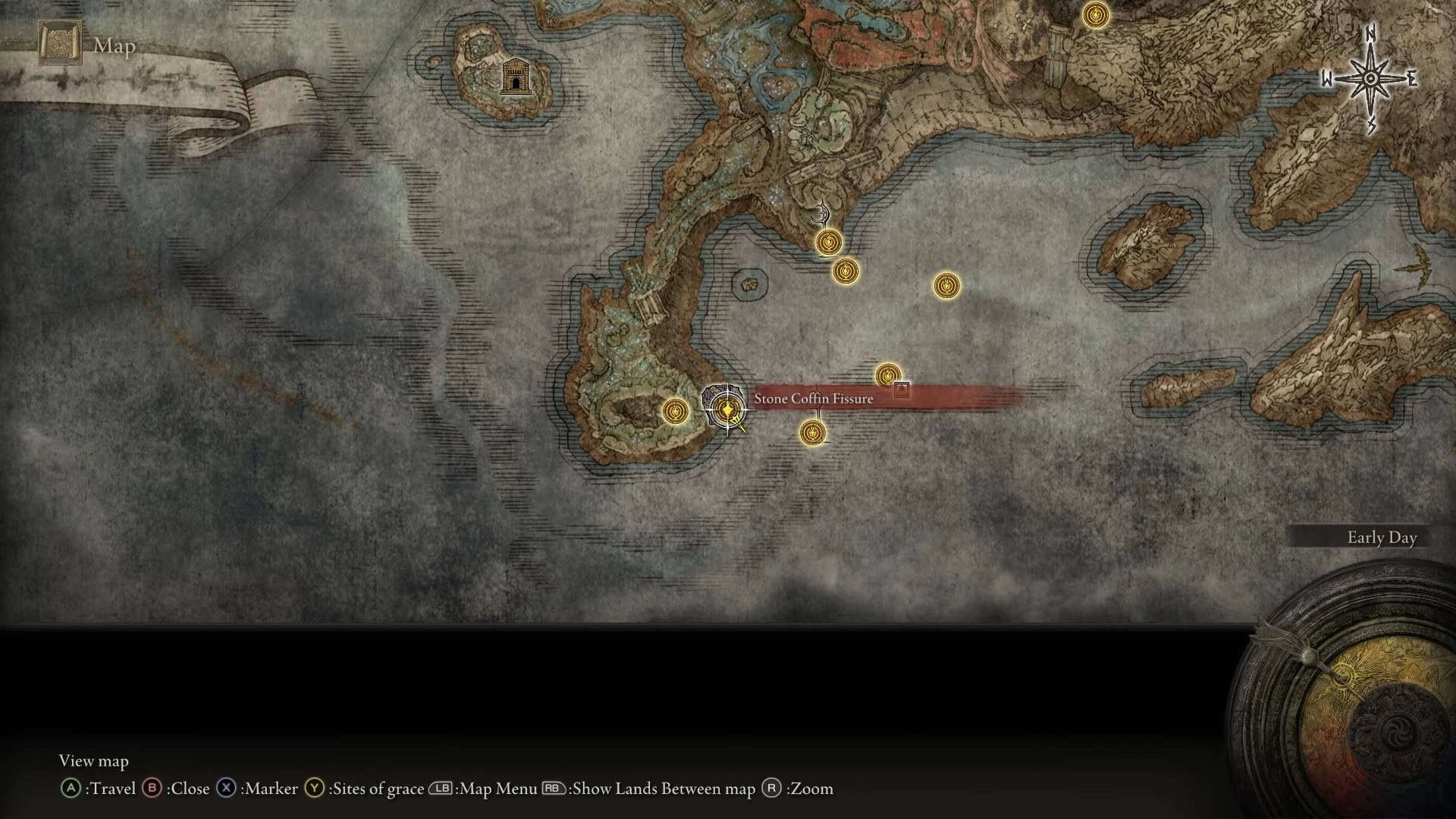This screenshot has height=819, width=1456.
Task: Click the Map scroll icon
Action: pos(60,44)
